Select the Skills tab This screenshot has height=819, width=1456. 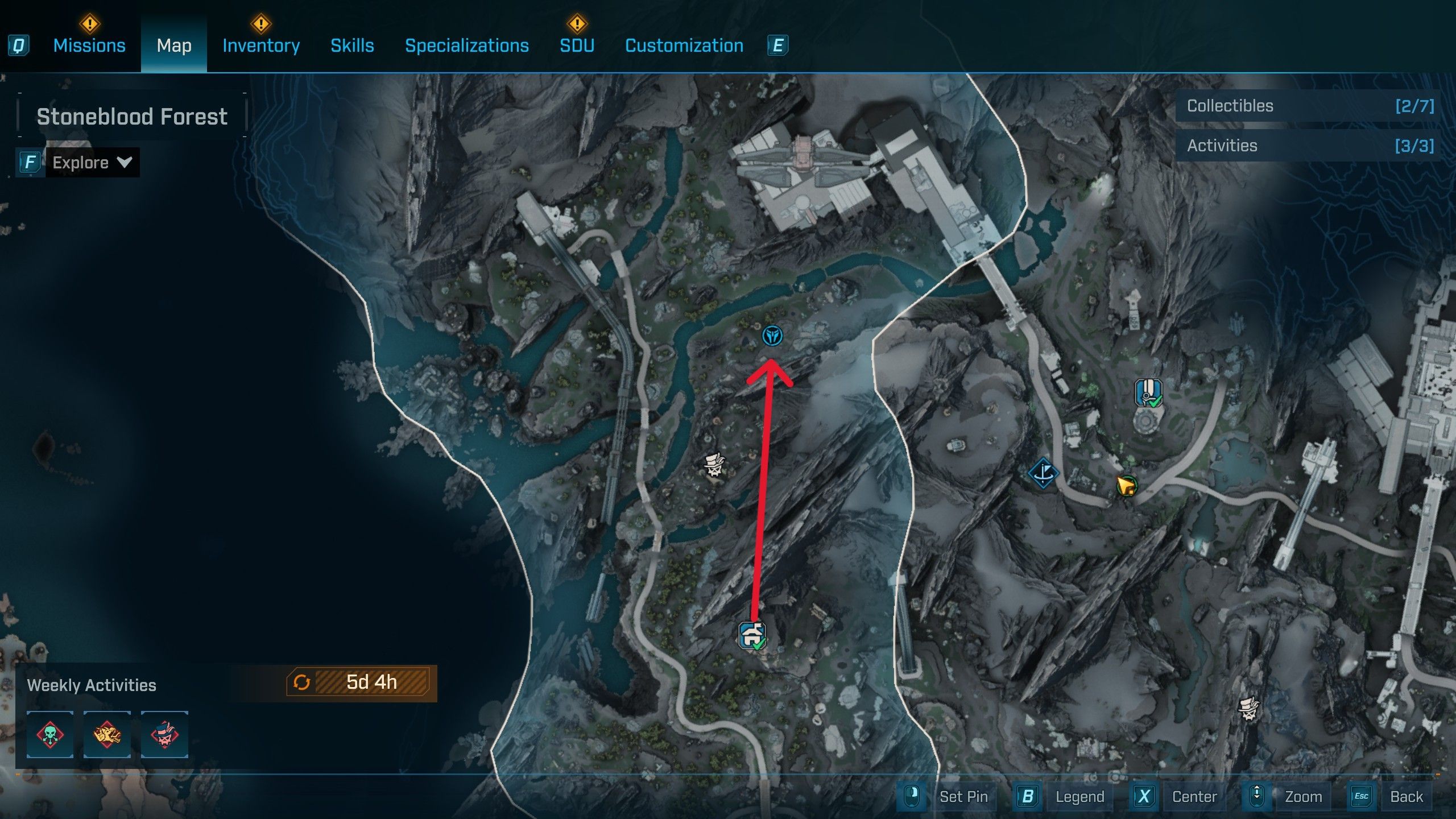pos(352,45)
